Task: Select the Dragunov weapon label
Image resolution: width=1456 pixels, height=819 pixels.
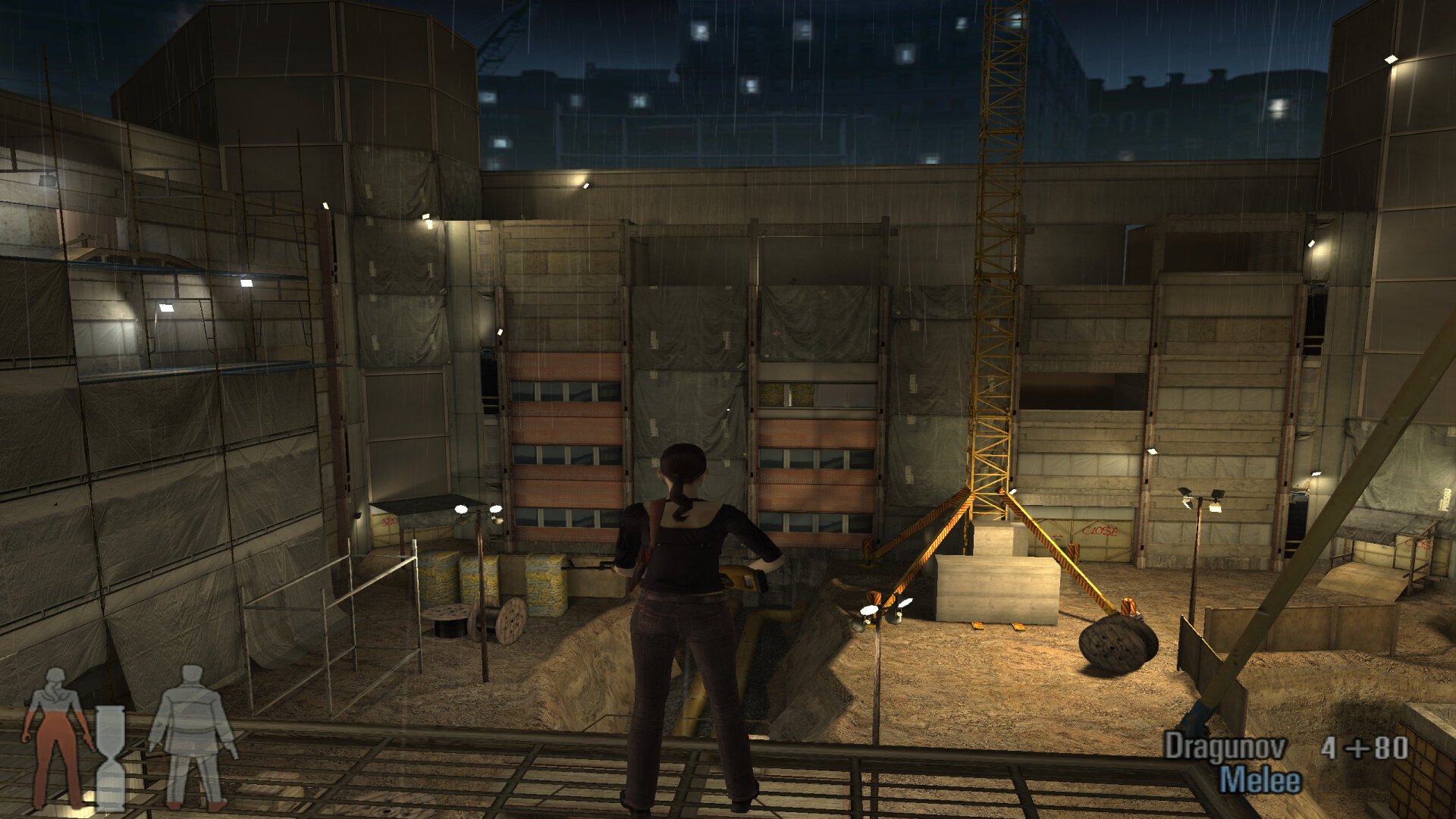Action: pos(1225,748)
